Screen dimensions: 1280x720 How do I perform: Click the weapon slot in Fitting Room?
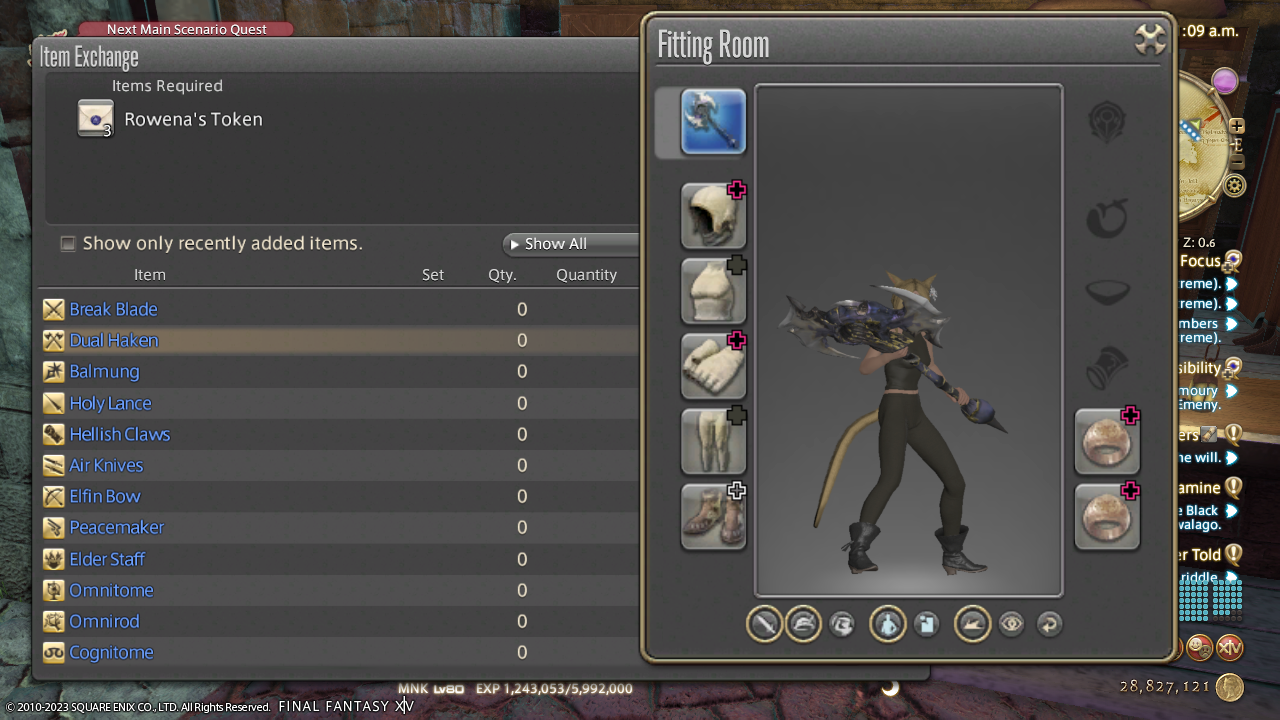pos(713,122)
